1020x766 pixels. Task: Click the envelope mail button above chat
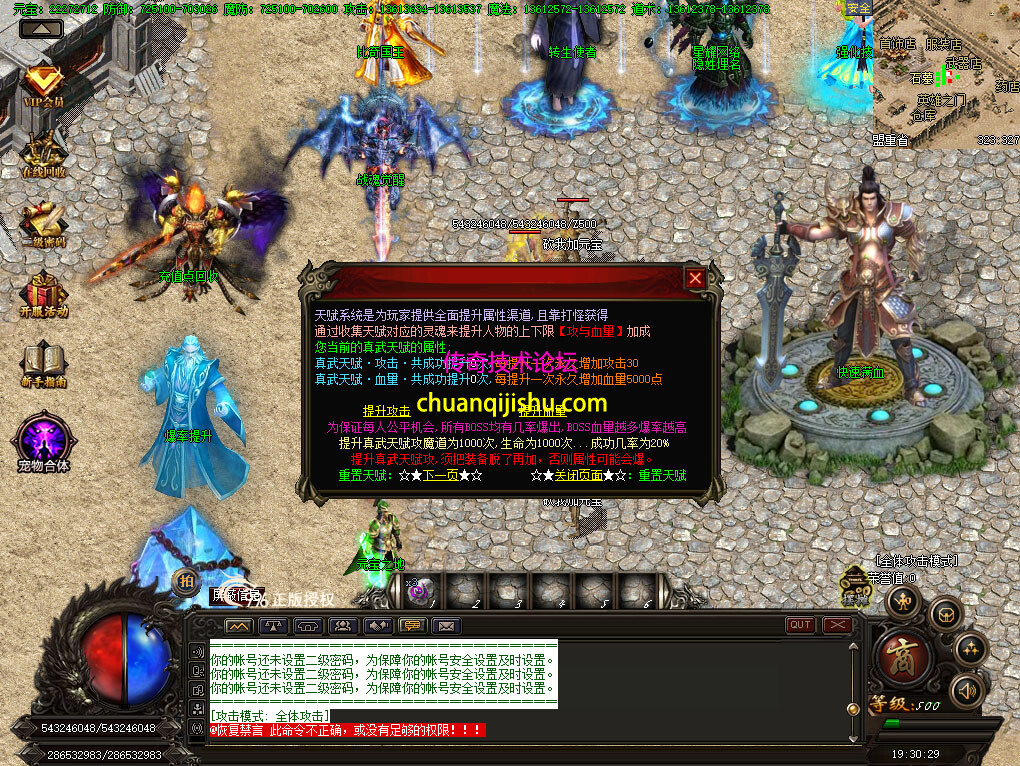pos(445,626)
